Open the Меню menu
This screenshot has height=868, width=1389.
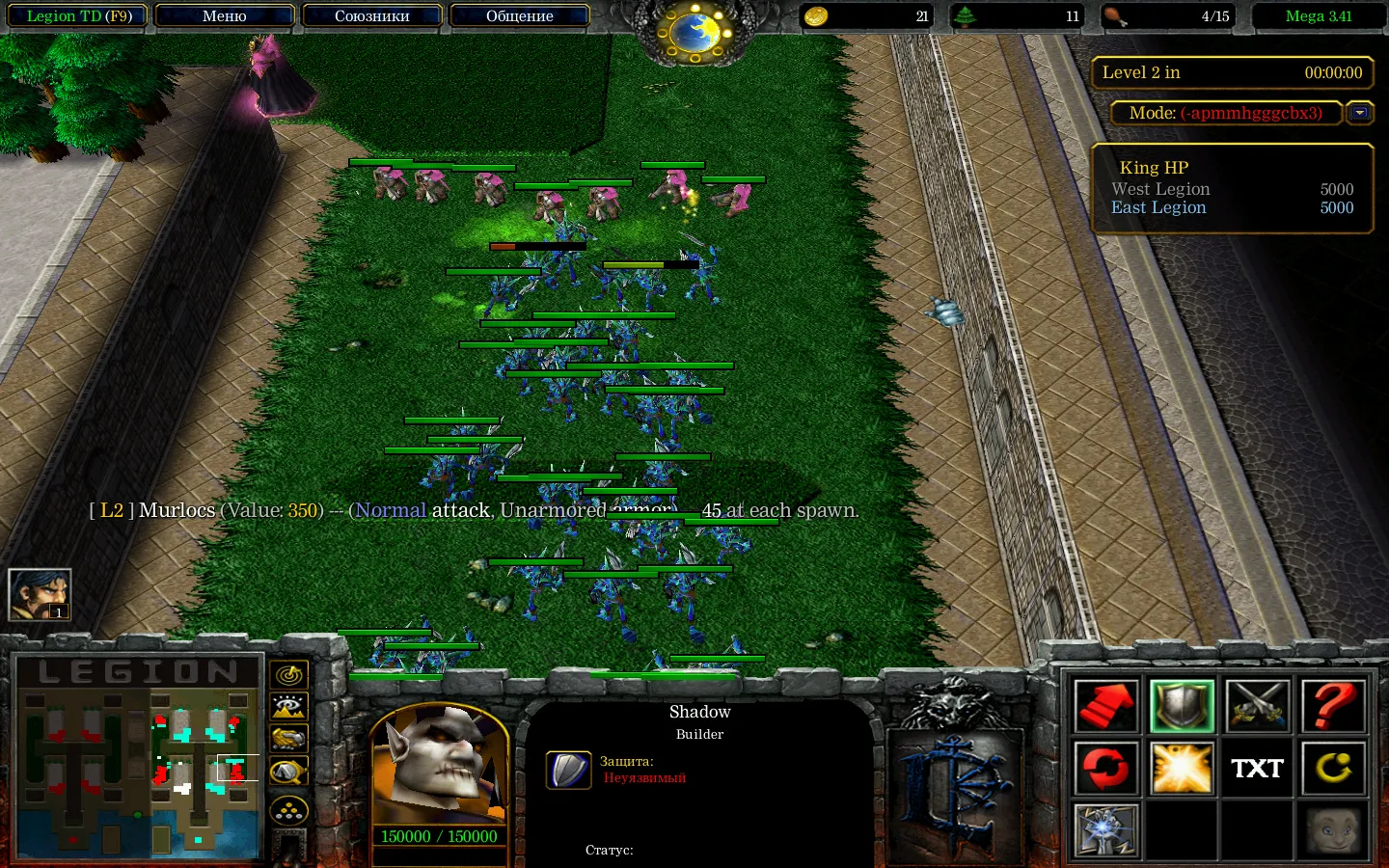pyautogui.click(x=224, y=15)
